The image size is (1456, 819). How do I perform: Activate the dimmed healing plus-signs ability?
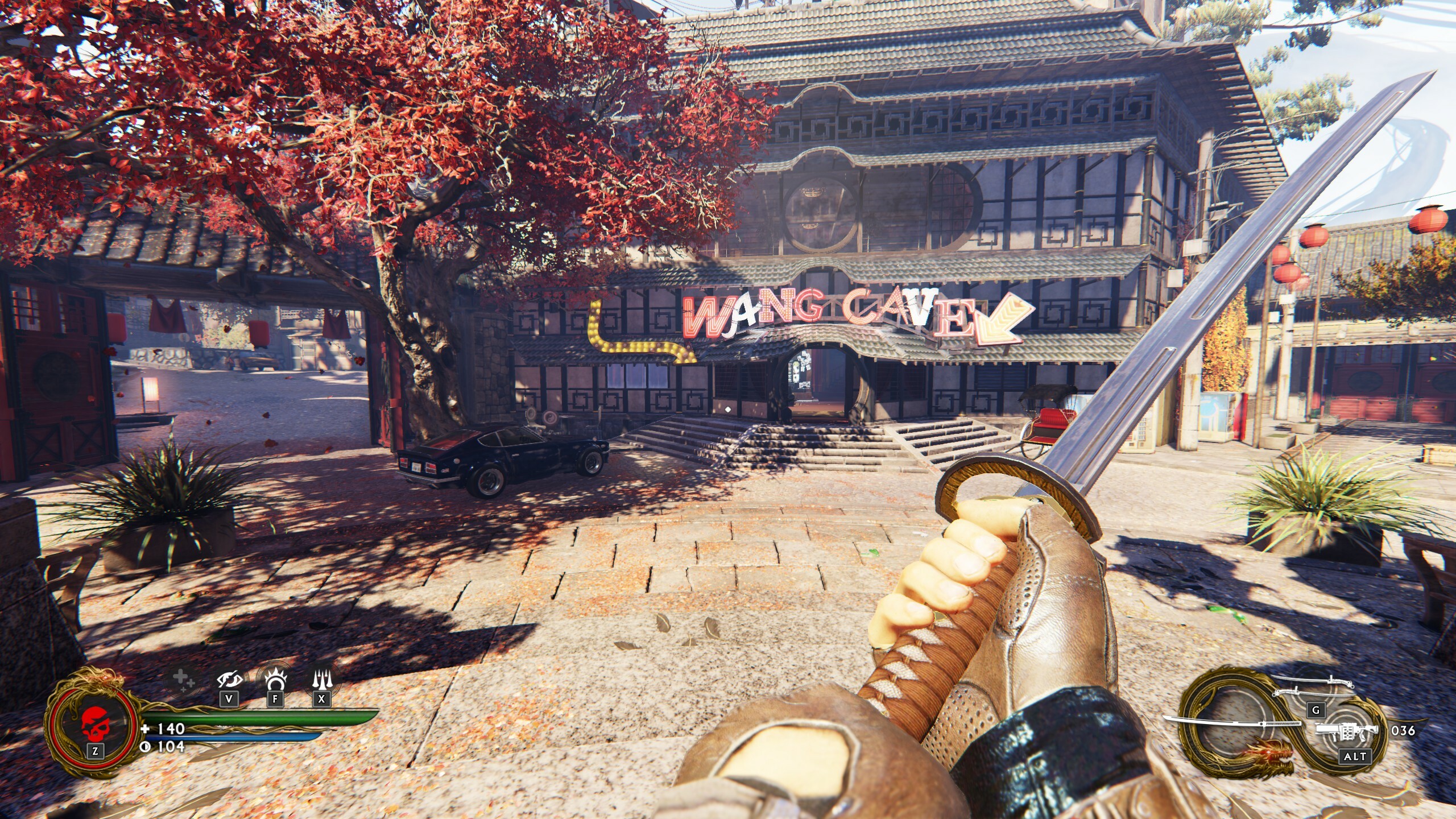tap(184, 680)
